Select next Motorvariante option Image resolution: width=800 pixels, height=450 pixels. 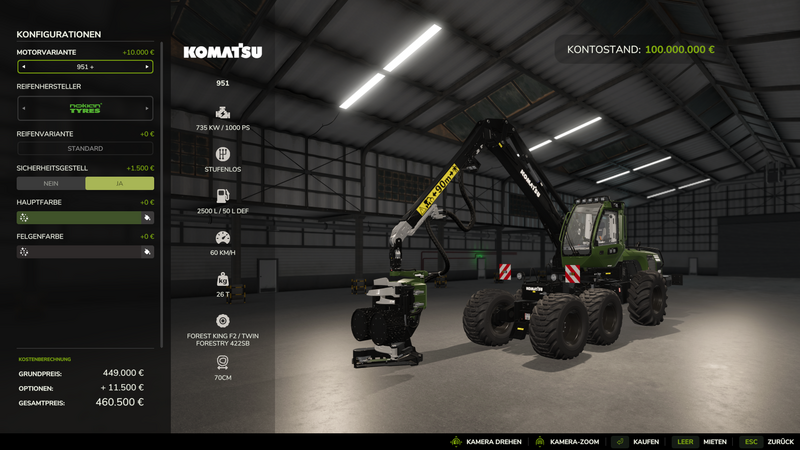pos(148,67)
